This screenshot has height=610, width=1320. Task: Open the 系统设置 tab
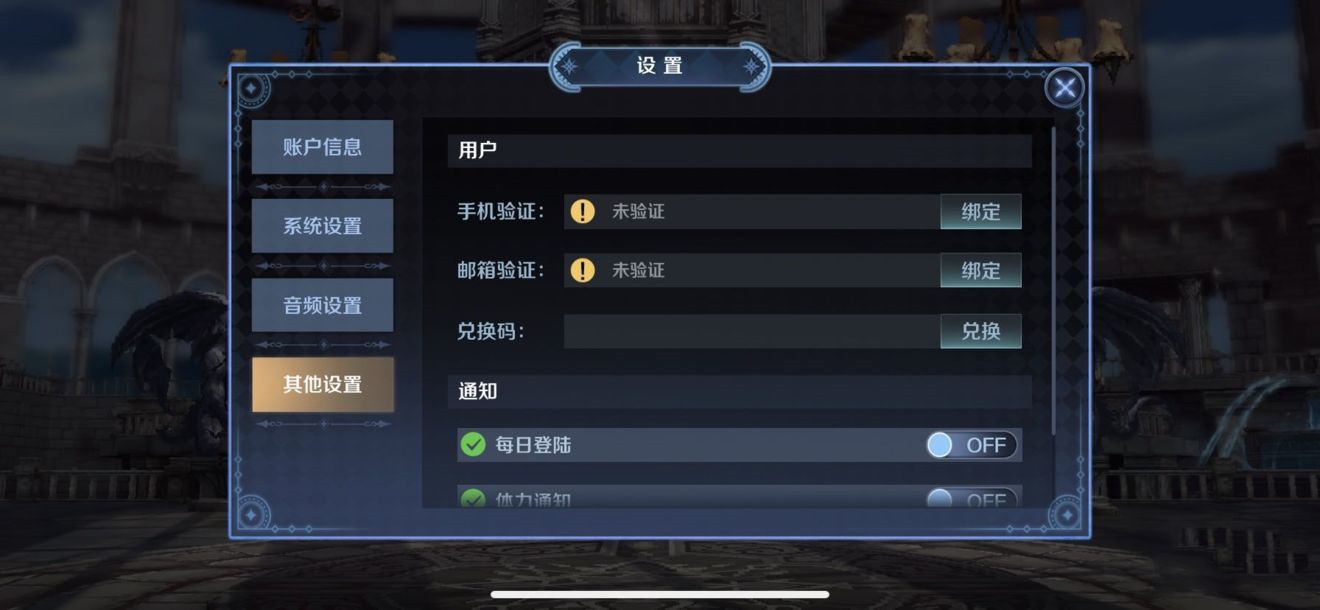(x=322, y=226)
